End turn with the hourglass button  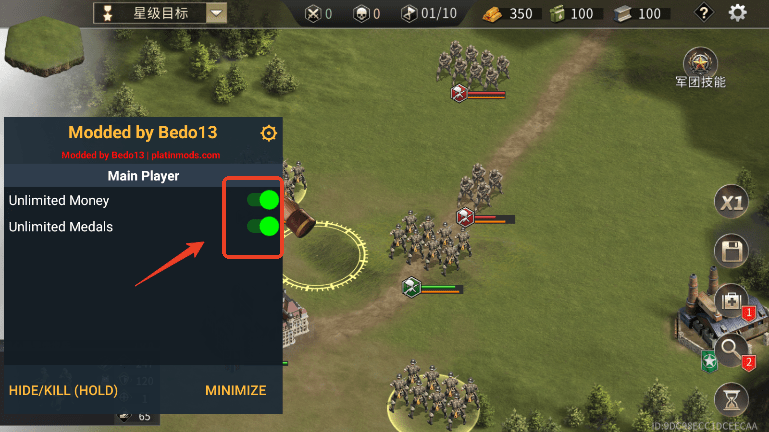click(732, 399)
